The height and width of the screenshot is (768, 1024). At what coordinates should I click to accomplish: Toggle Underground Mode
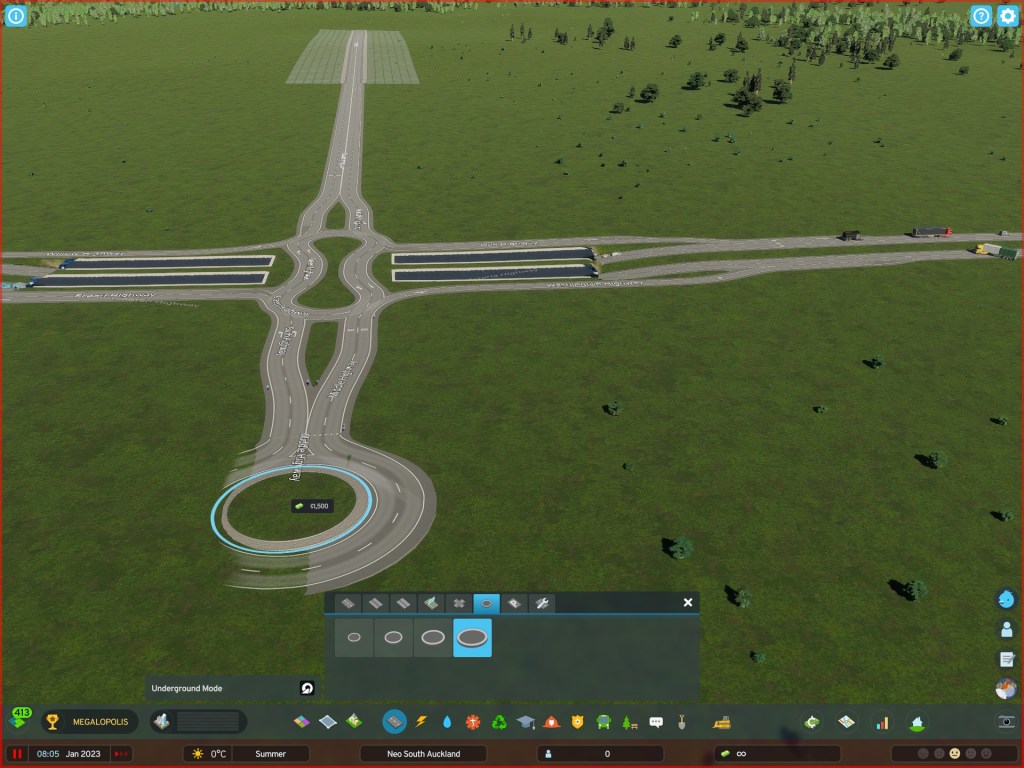pos(307,688)
